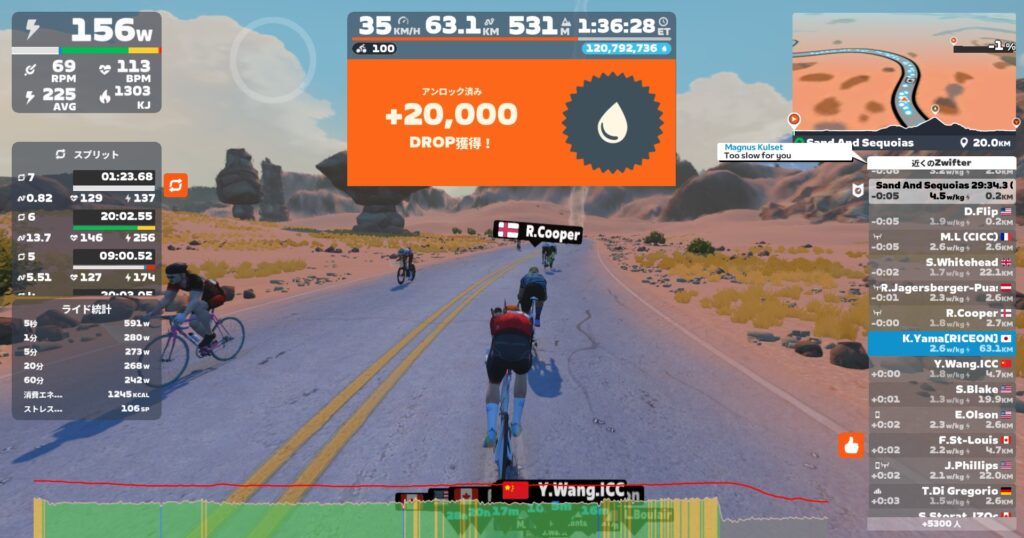Select F.St-Louis rider row

(x=940, y=445)
